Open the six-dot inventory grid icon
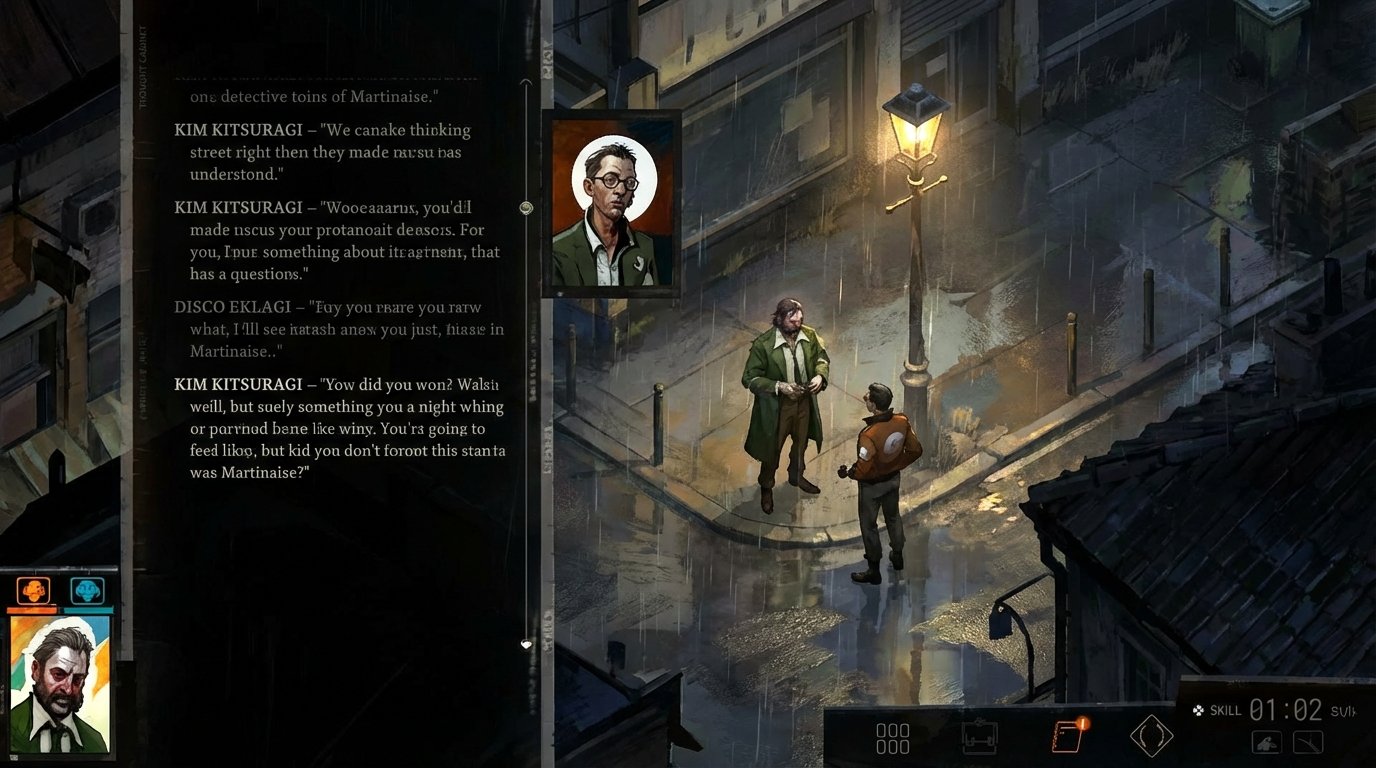This screenshot has height=768, width=1376. tap(891, 737)
